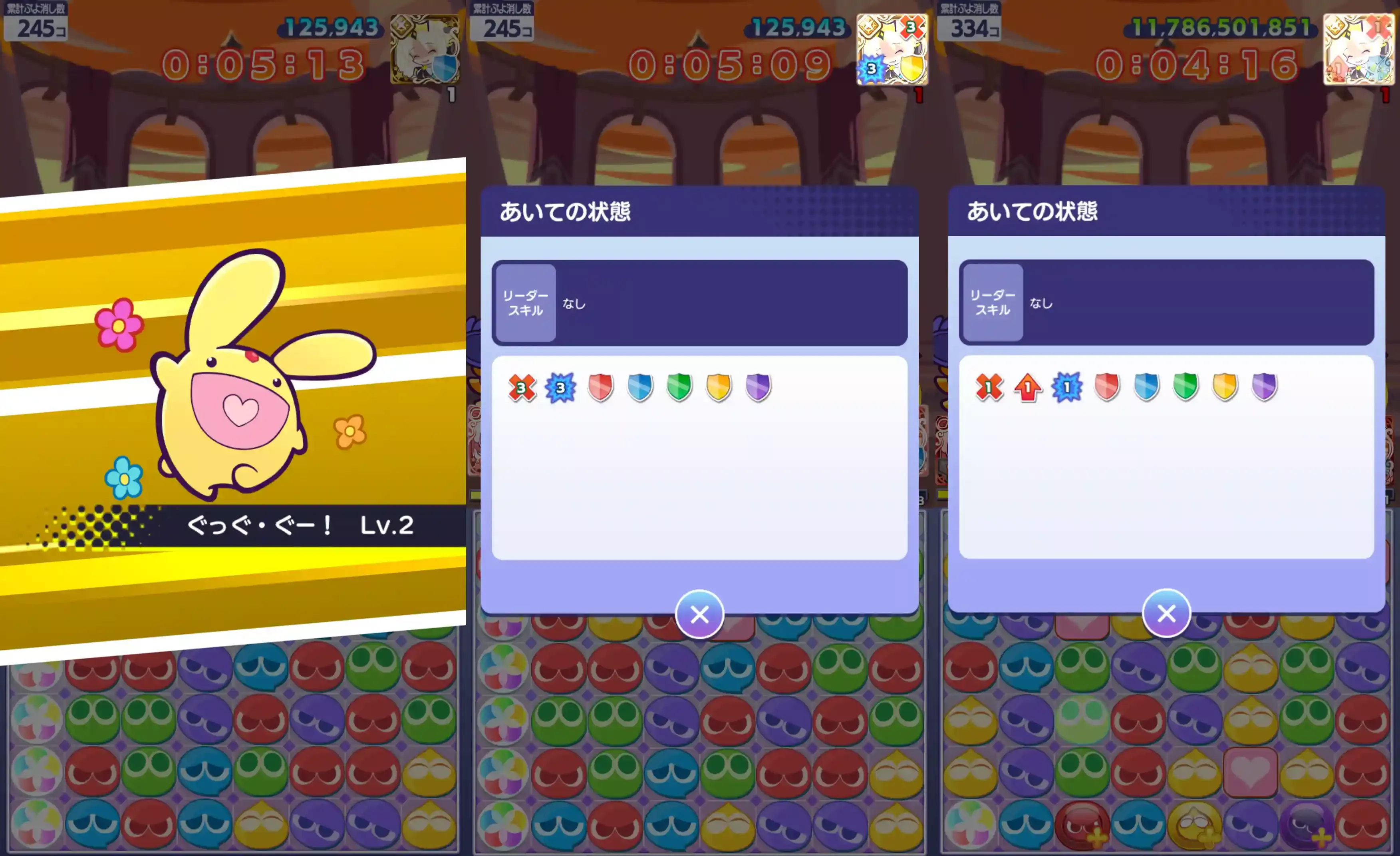Close the right enemy status dialog
Image resolution: width=1400 pixels, height=856 pixels.
(1166, 614)
